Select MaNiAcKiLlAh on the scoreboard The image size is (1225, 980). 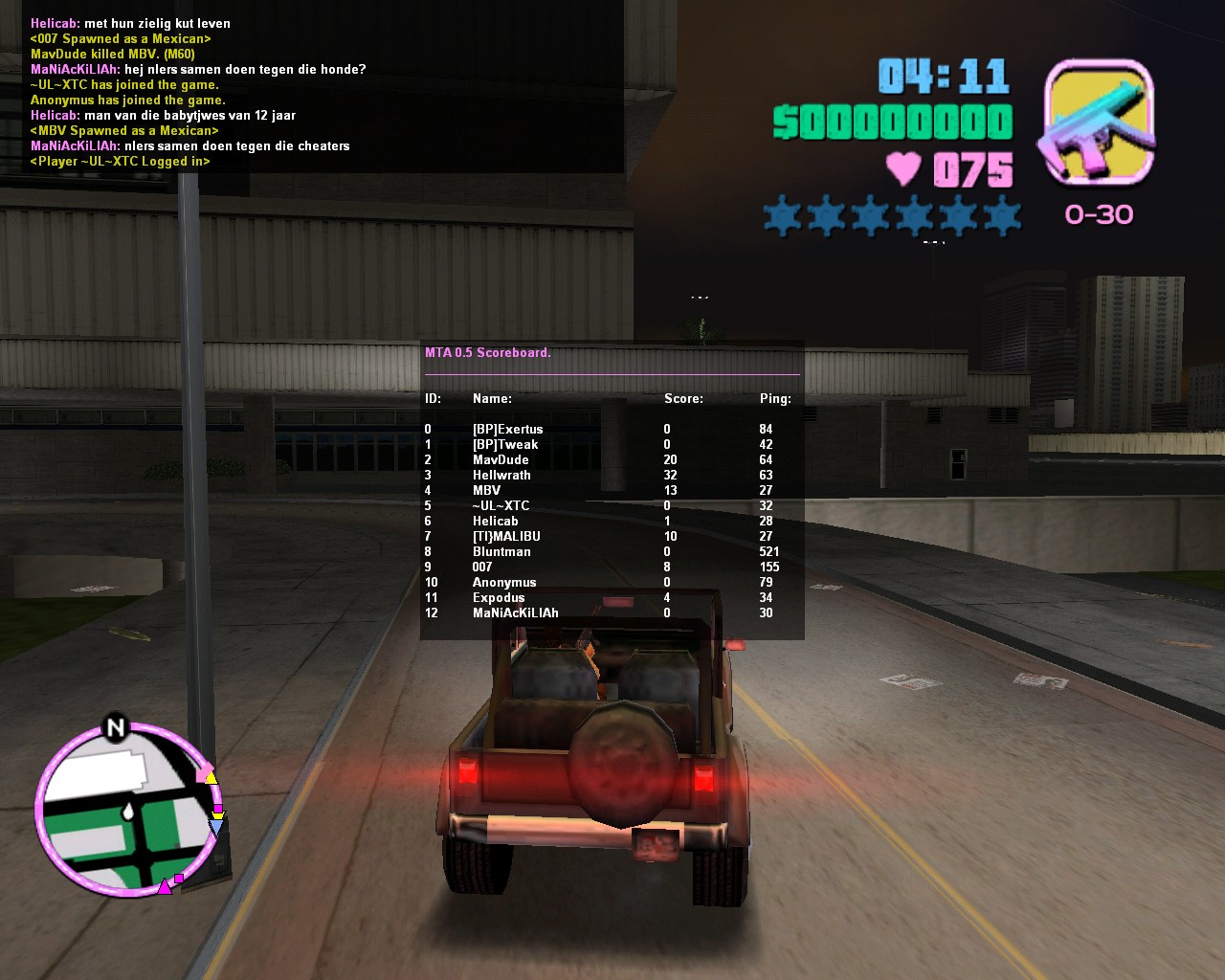coord(515,613)
